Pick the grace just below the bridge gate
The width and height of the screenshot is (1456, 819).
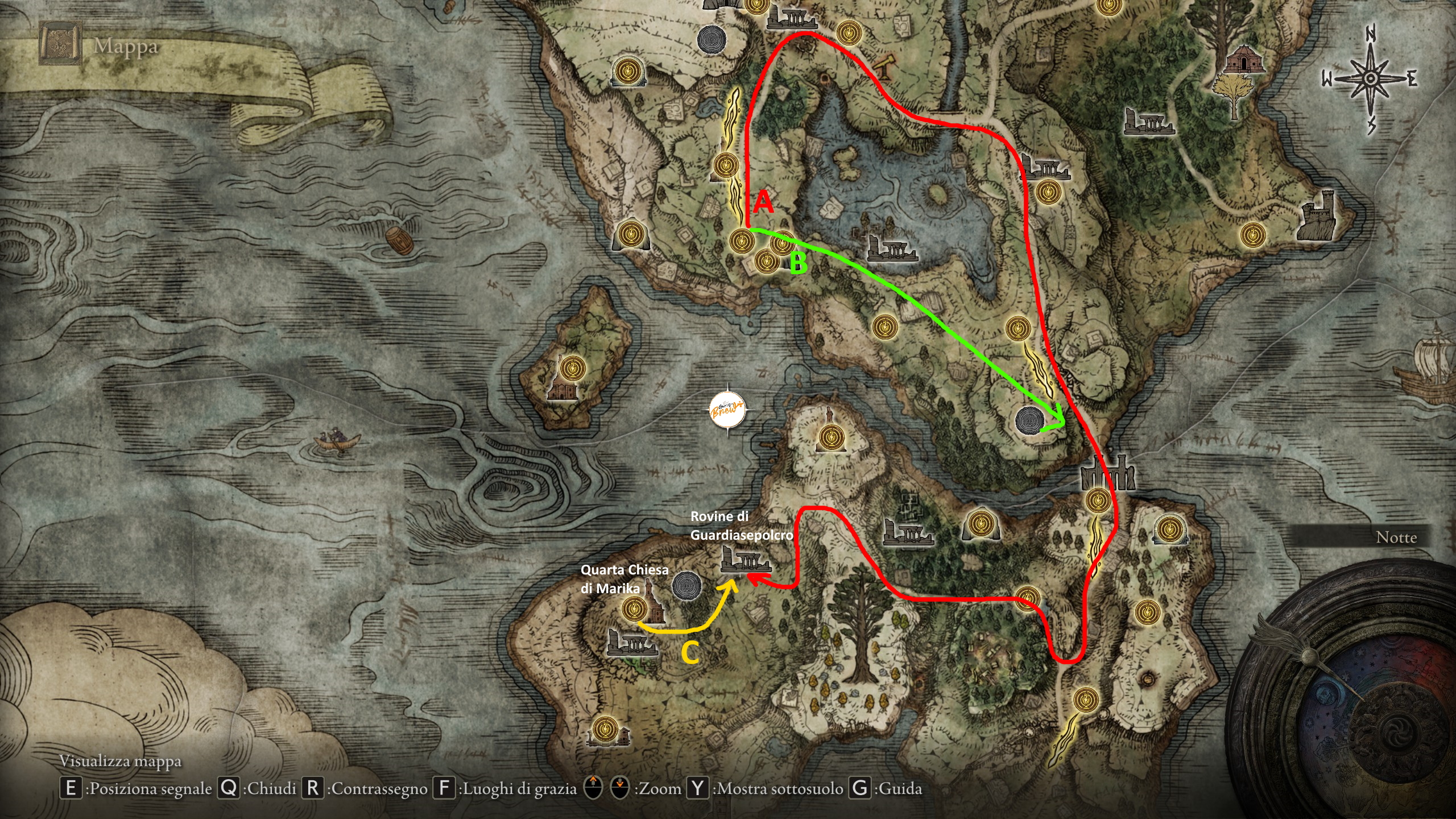coord(1098,500)
